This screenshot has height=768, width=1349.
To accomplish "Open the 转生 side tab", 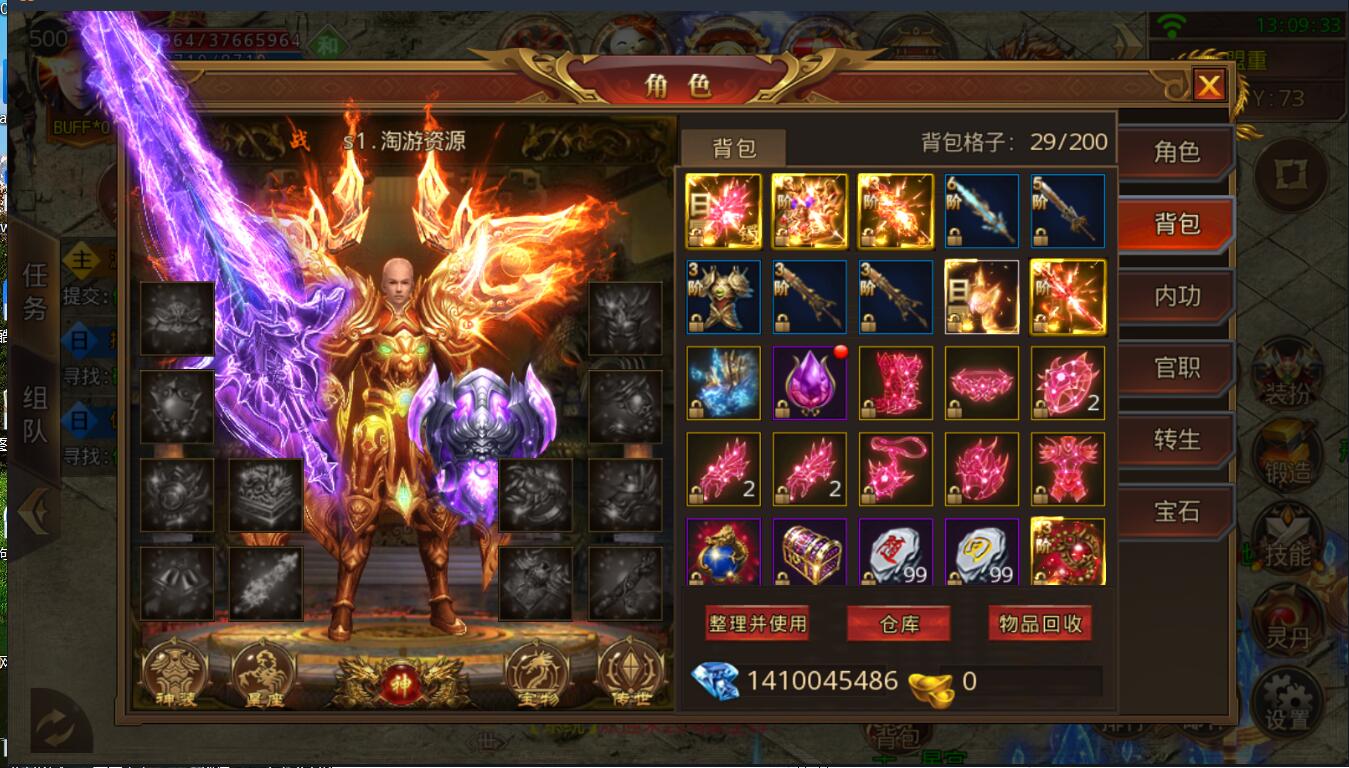I will (1176, 440).
